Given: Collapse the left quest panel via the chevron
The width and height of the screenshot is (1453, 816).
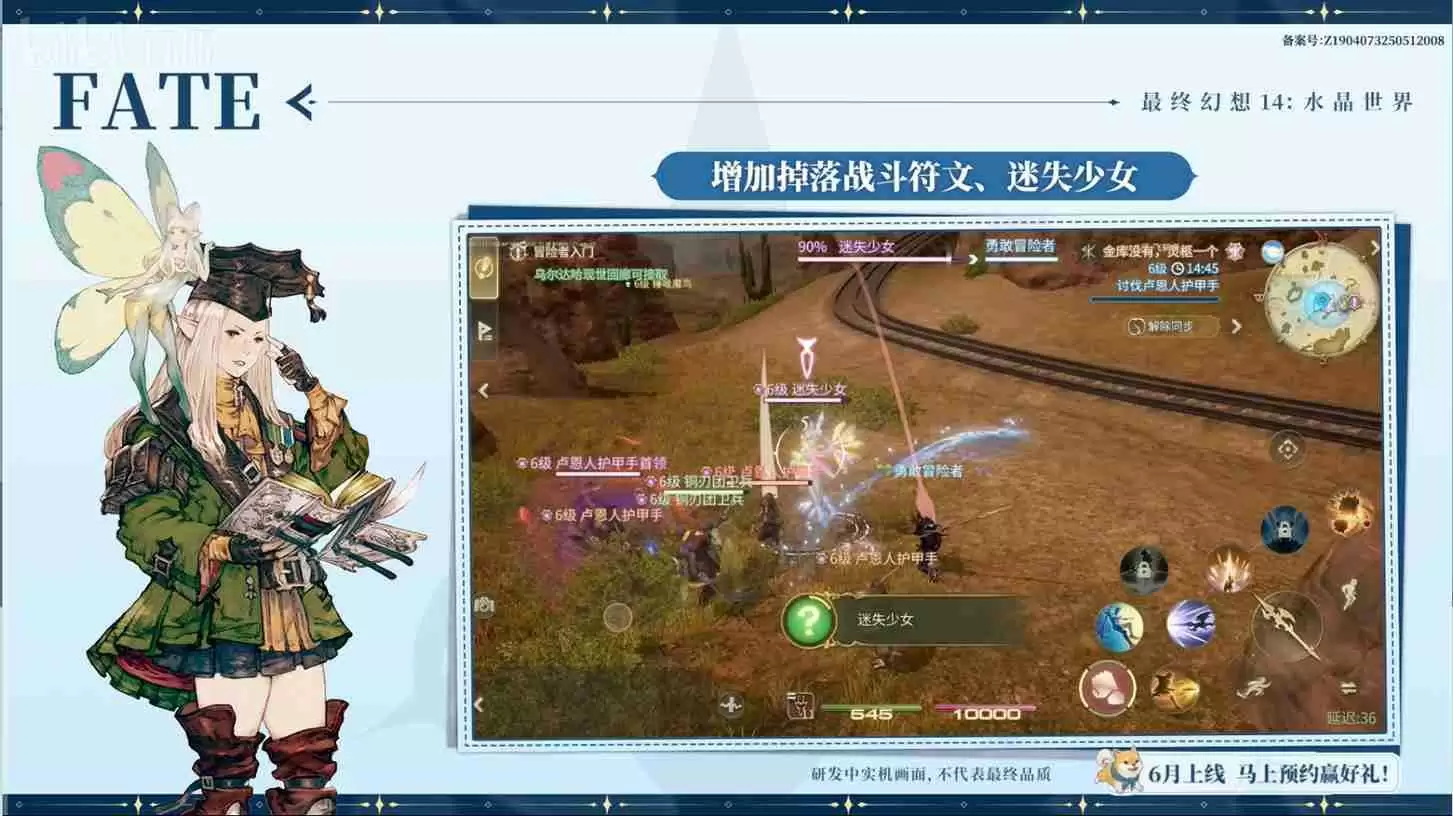Looking at the screenshot, I should [482, 389].
